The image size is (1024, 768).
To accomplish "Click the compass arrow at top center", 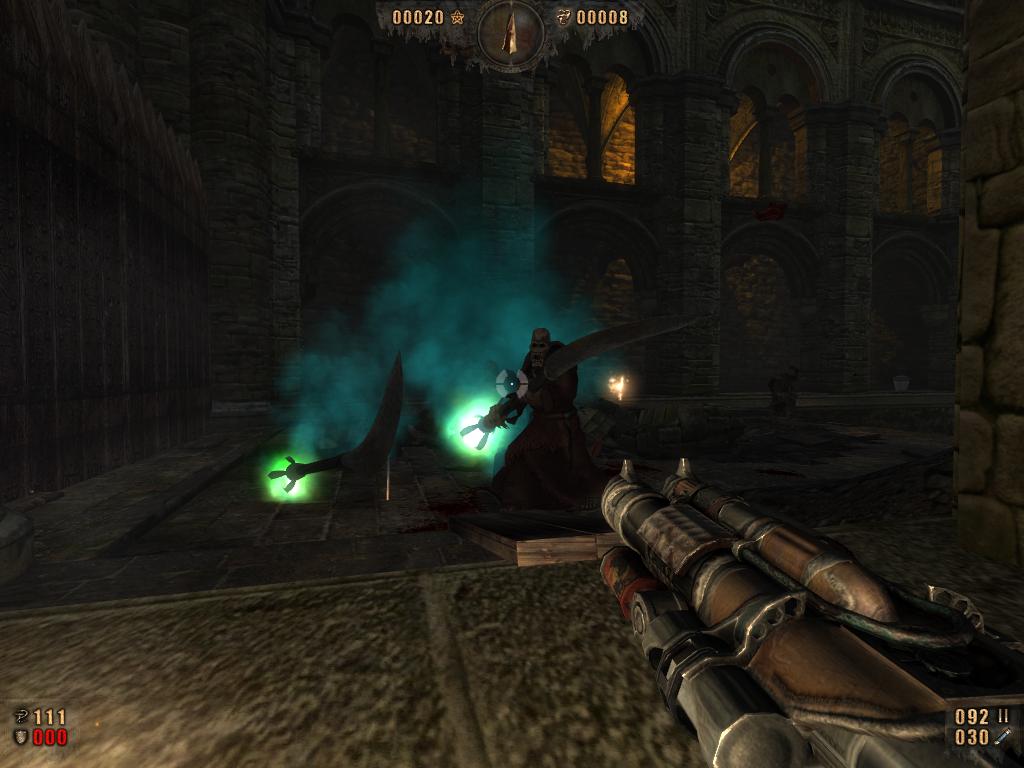I will [511, 31].
